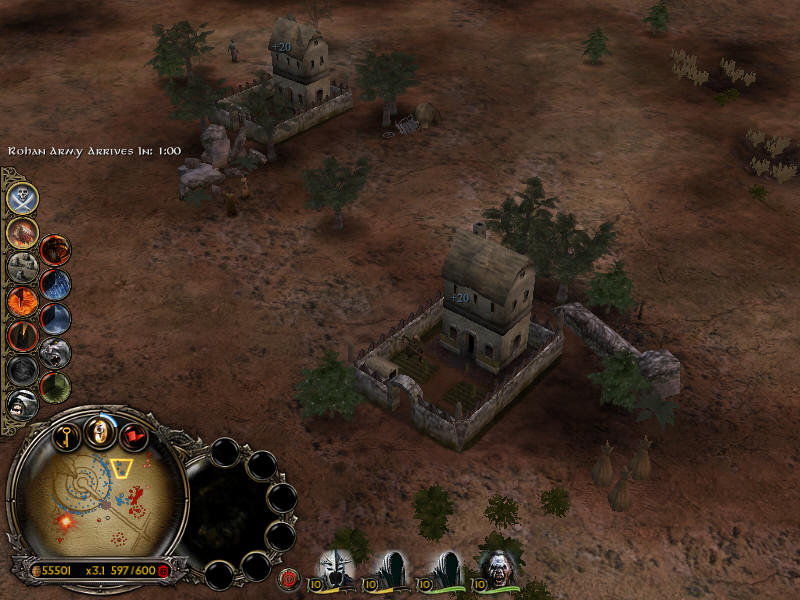The image size is (800, 600).
Task: Click the small red round button beside palantir
Action: 291,577
